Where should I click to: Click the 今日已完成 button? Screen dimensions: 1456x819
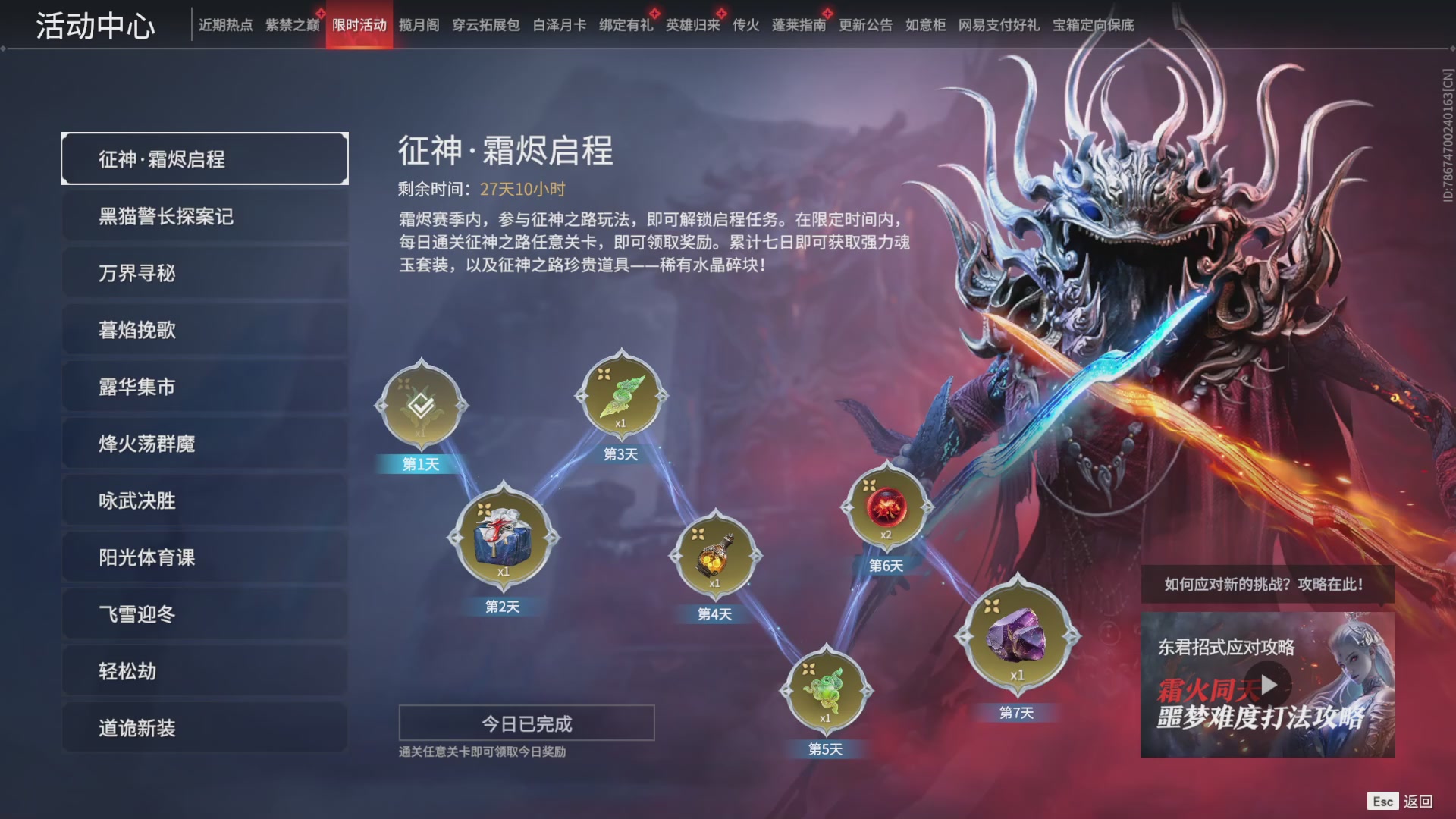pyautogui.click(x=528, y=723)
